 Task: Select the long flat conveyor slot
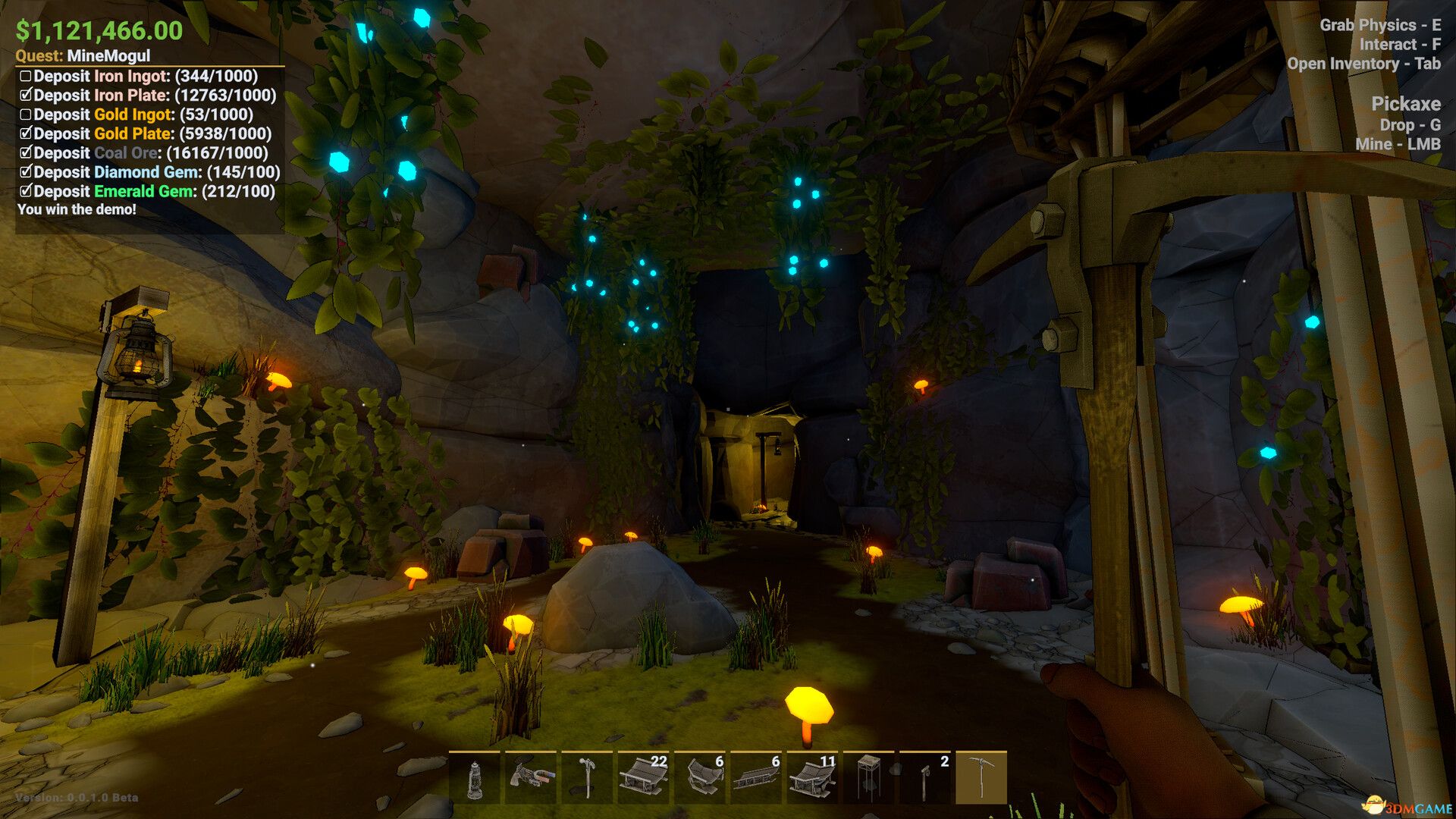pos(756,778)
